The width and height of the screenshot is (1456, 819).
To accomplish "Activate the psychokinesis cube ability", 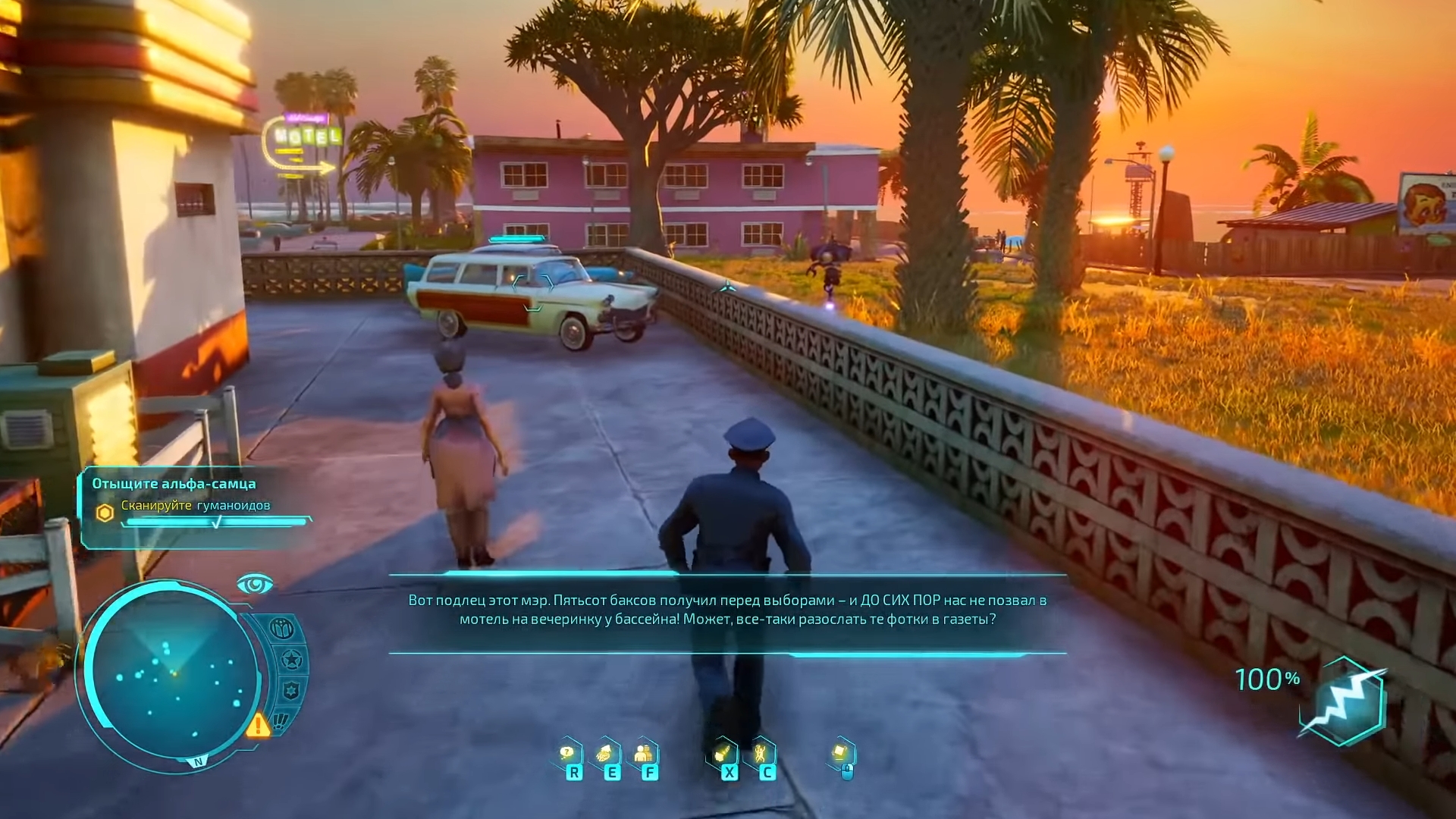I will (x=840, y=753).
